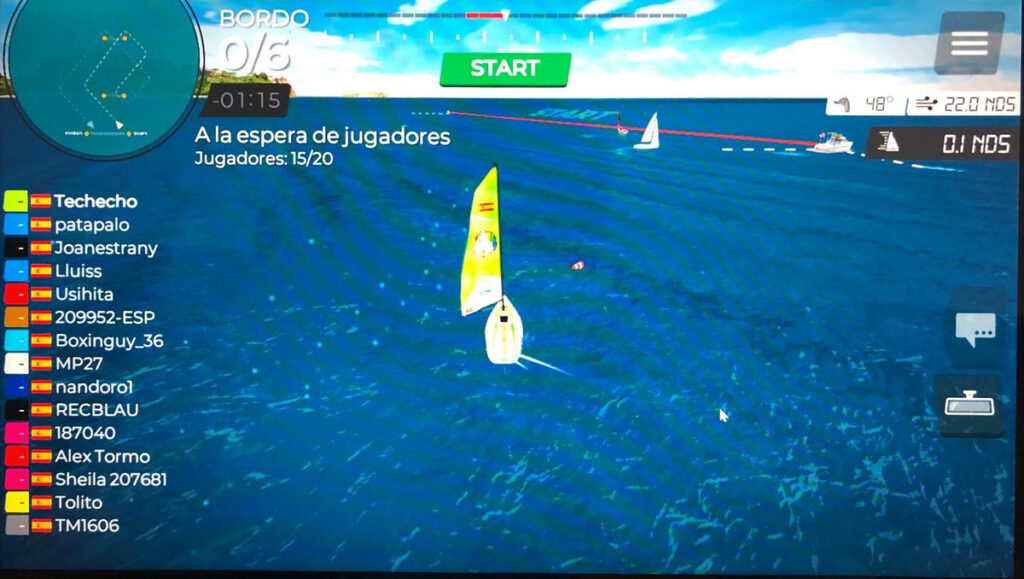Toggle the rear-view mirror camera
The image size is (1024, 579).
(x=972, y=405)
